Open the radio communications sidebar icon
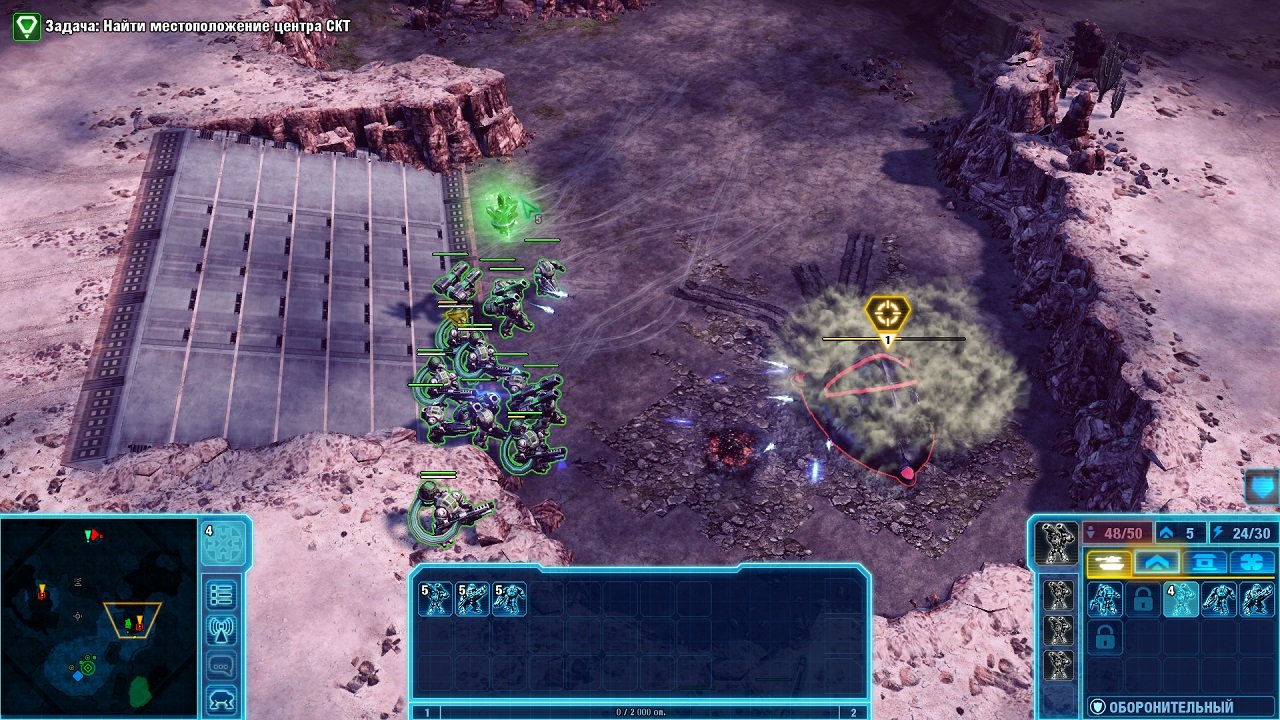 tap(223, 630)
